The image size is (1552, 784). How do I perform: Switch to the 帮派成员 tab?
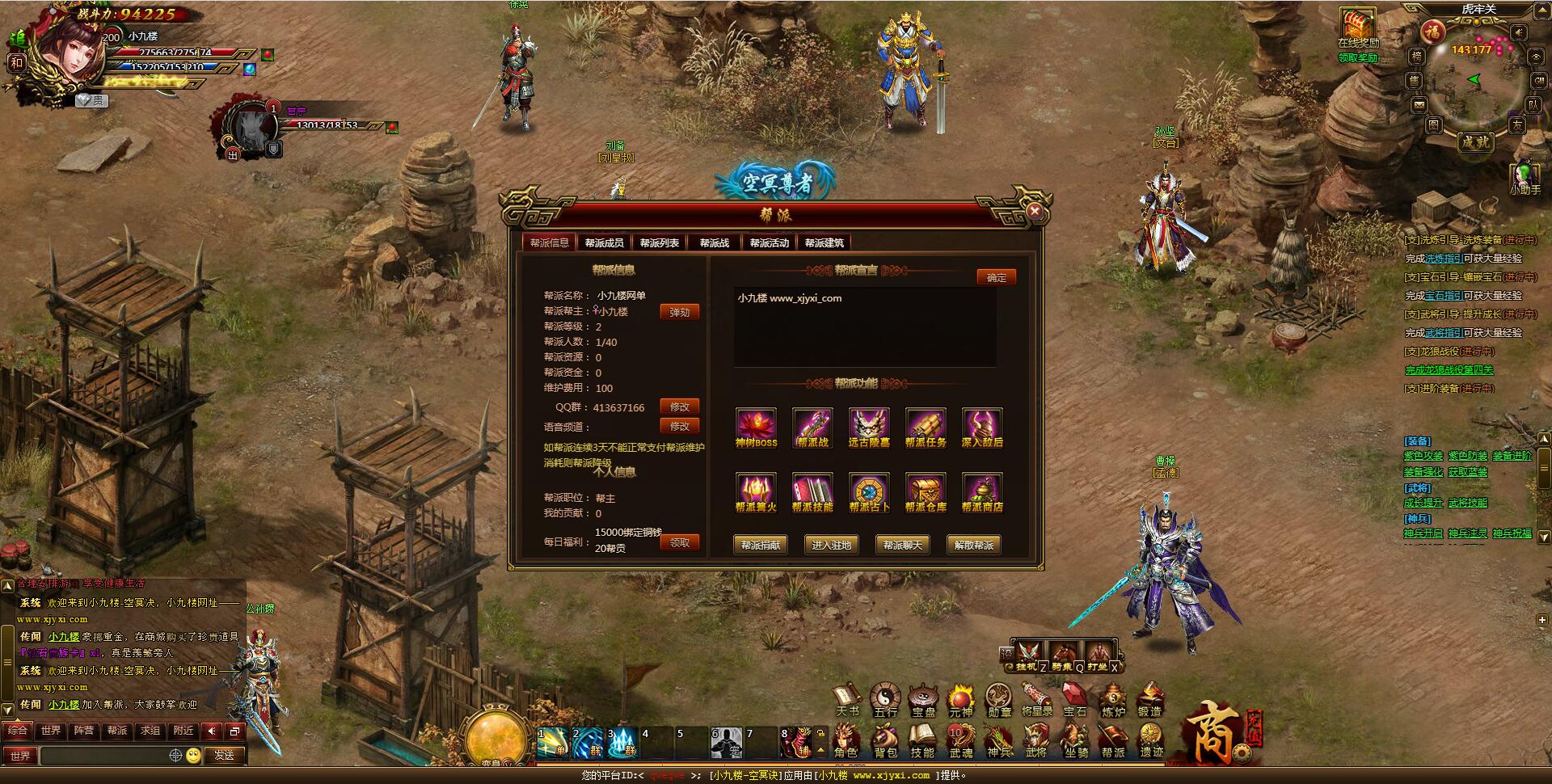[604, 242]
